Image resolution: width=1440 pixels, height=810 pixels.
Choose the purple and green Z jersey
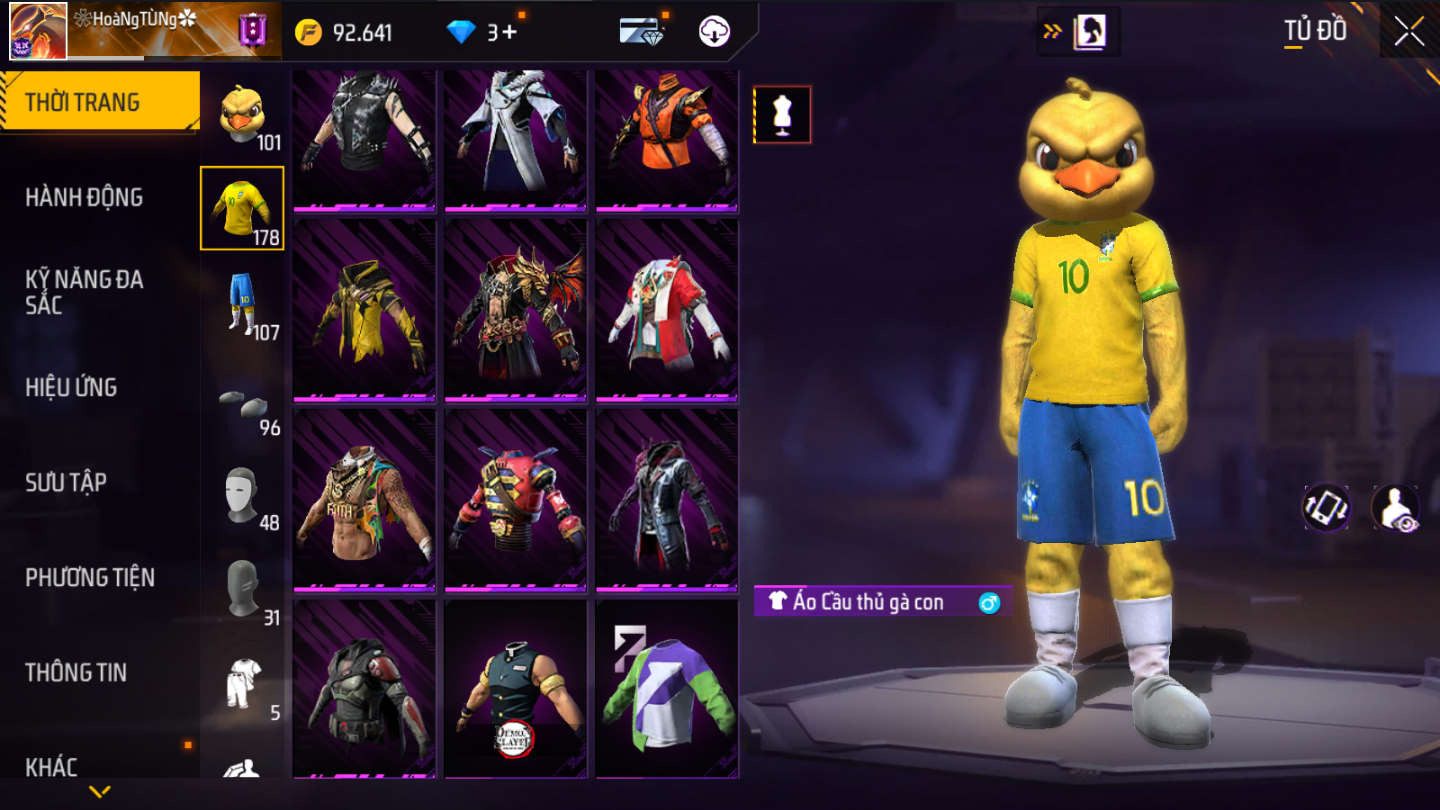(667, 690)
